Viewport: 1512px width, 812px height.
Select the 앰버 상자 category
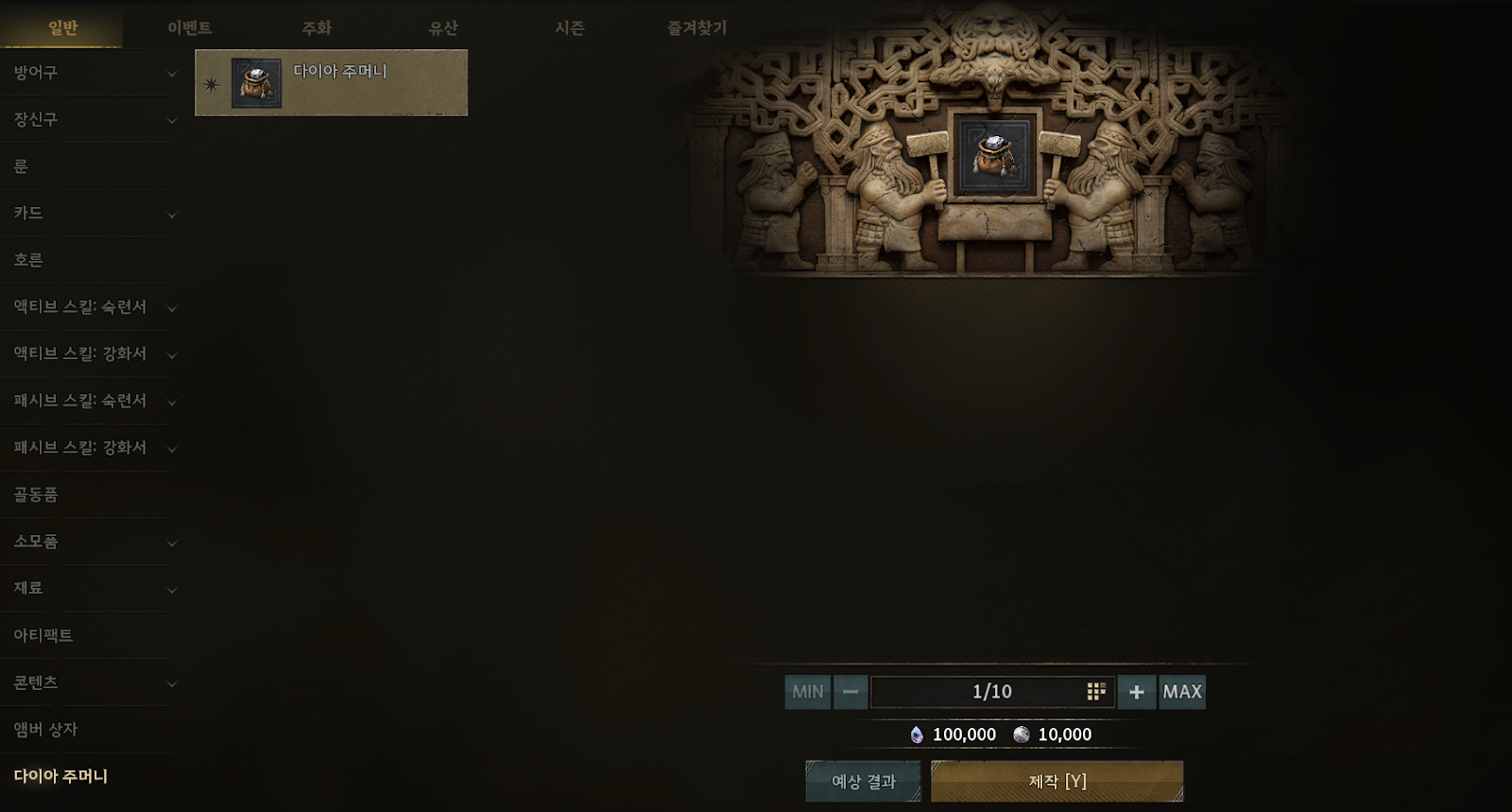(90, 729)
